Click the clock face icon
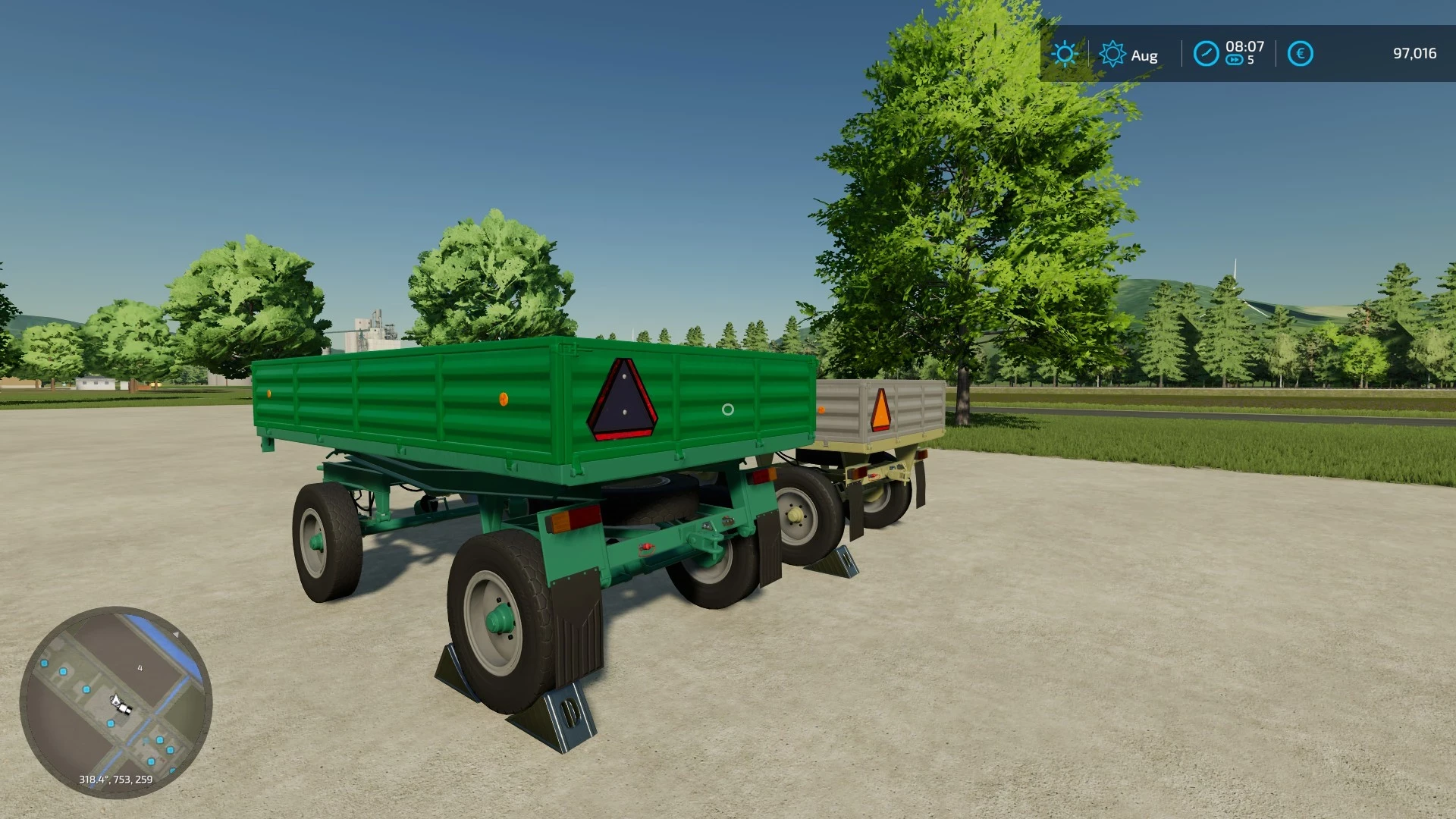1456x819 pixels. [x=1207, y=53]
